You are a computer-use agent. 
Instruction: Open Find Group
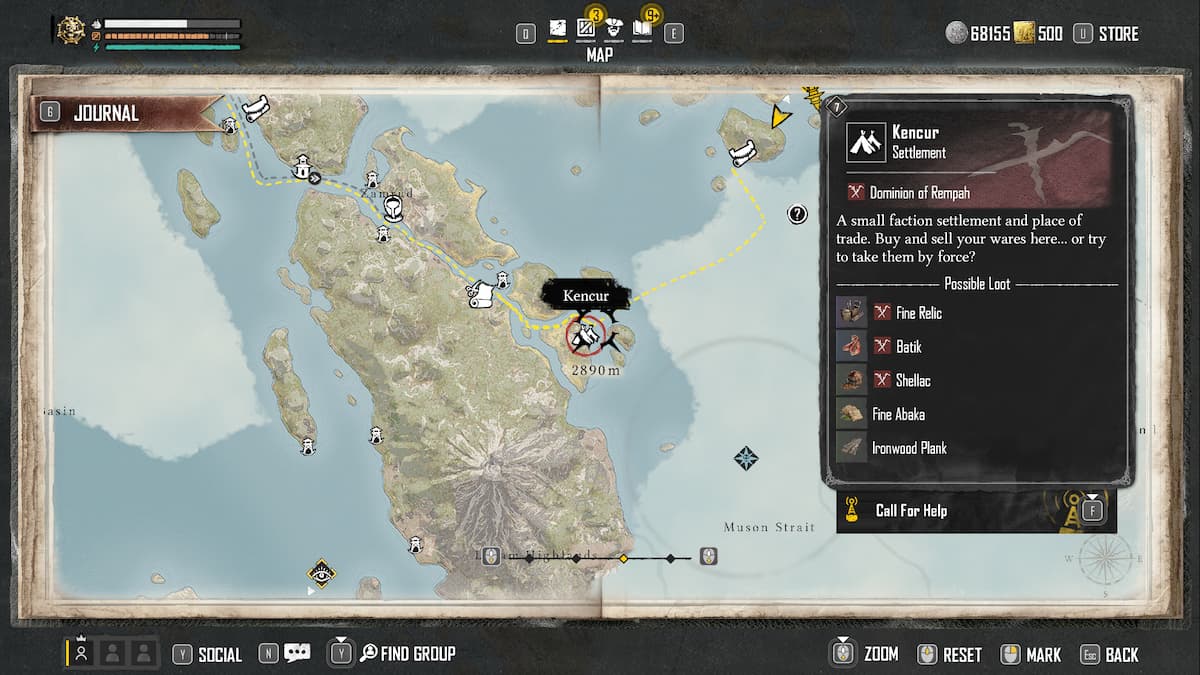coord(417,654)
